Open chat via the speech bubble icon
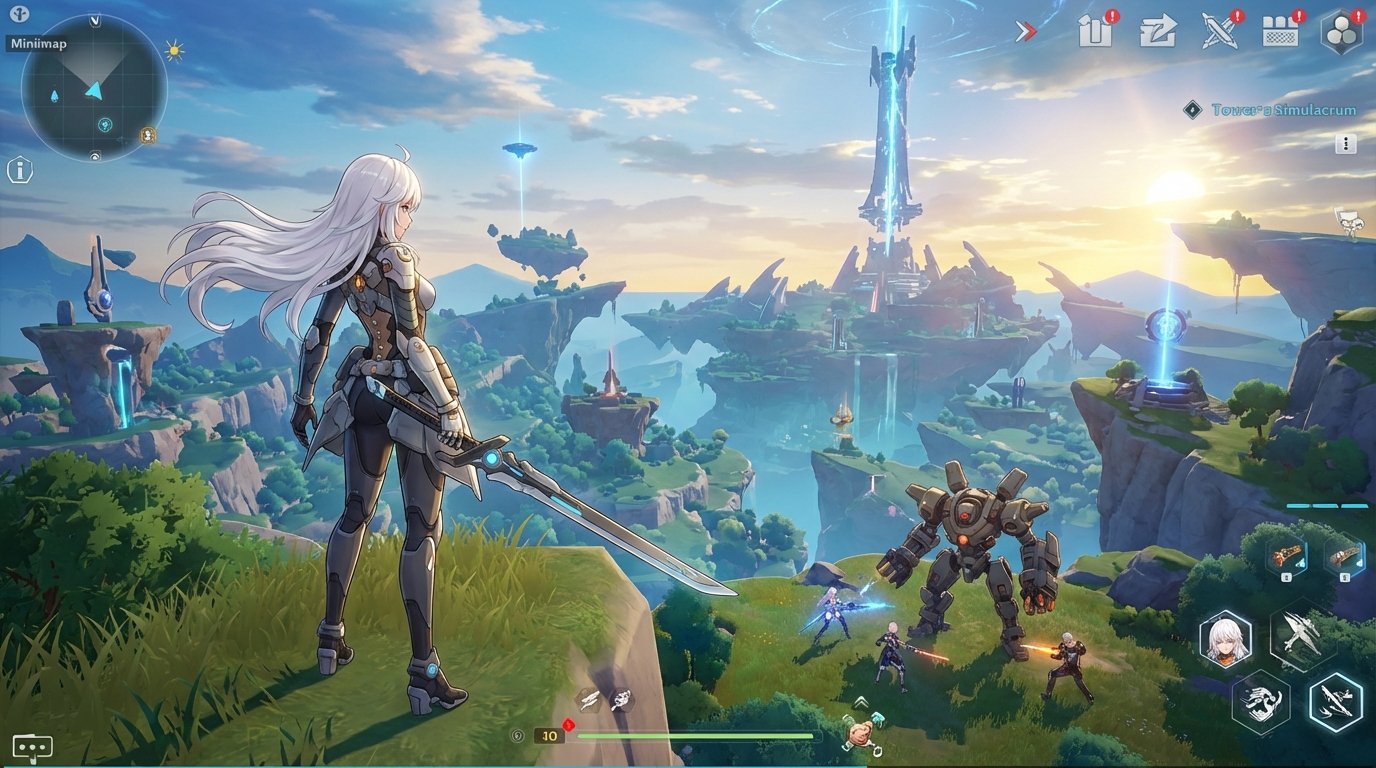 (x=33, y=745)
